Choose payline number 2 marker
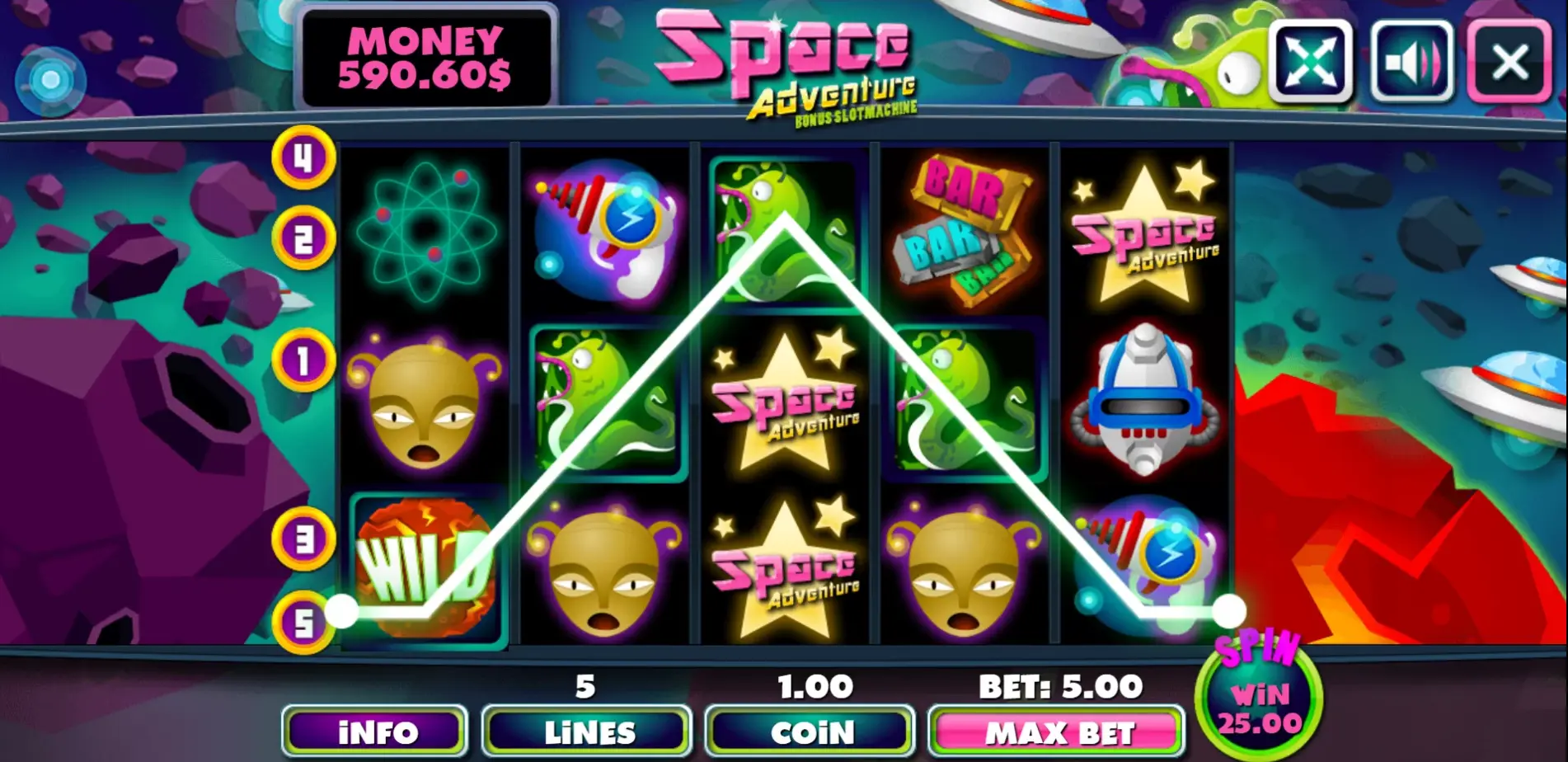 point(303,239)
